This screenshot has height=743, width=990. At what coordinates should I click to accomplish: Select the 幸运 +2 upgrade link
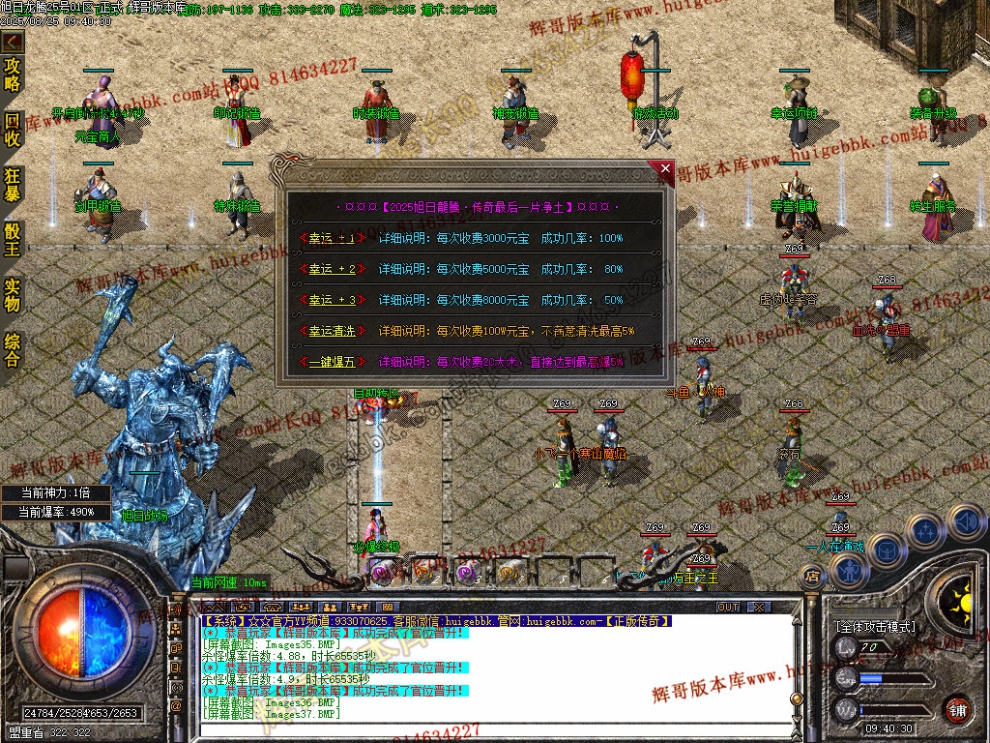(x=329, y=269)
